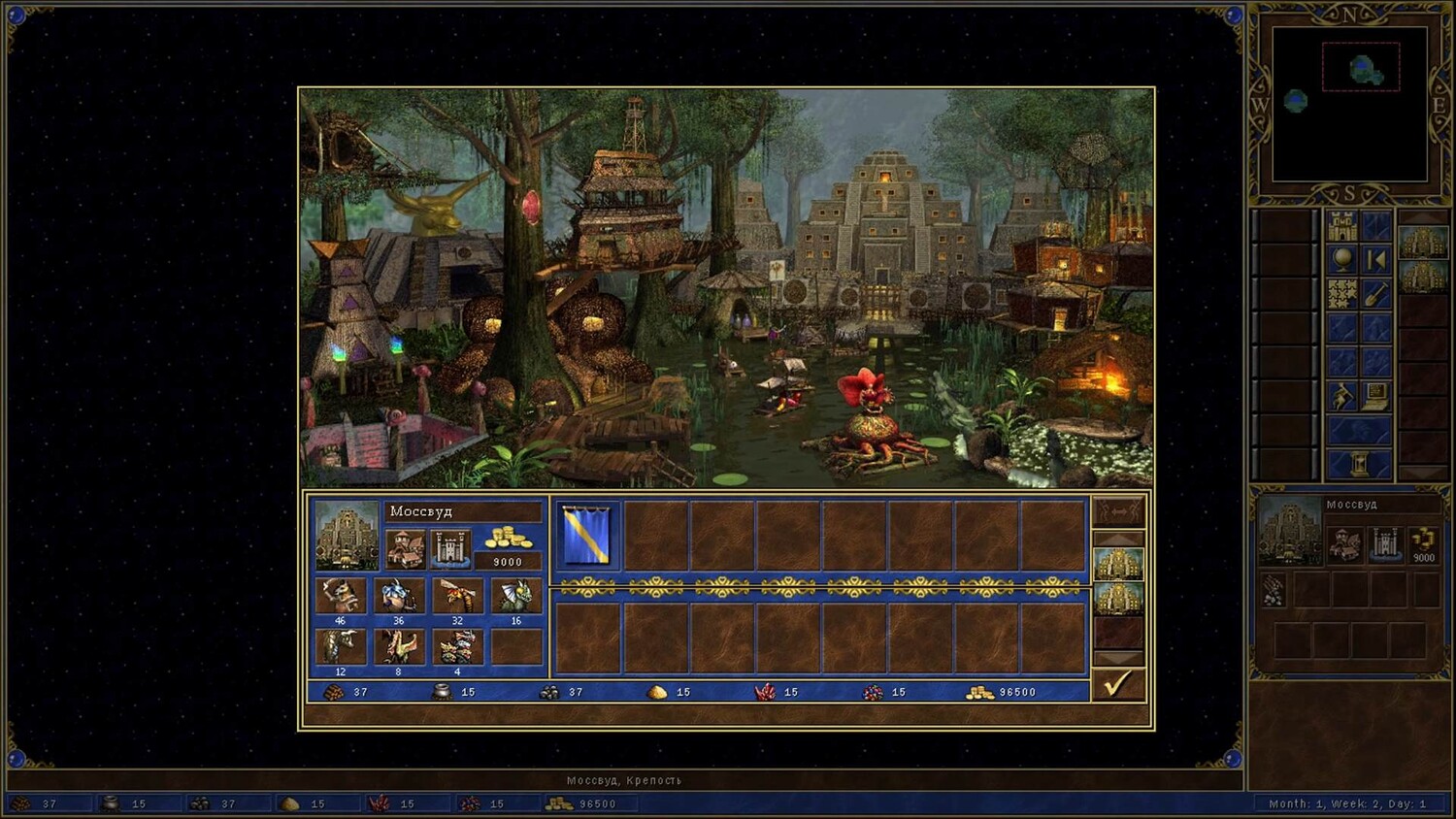
Task: Select the Basilisk creature icon (16)
Action: coord(515,596)
